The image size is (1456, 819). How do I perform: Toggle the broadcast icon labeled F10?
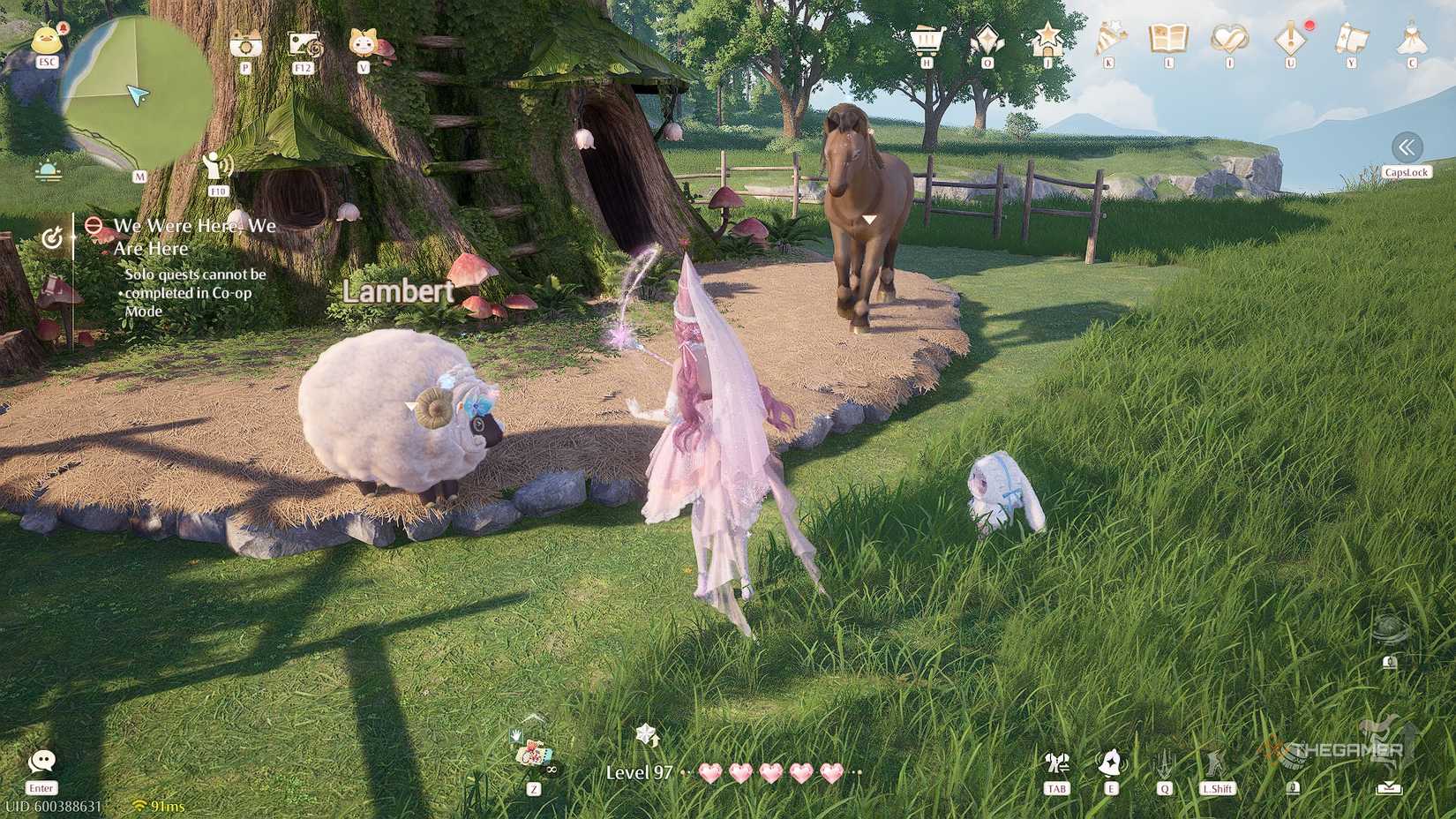[x=218, y=166]
